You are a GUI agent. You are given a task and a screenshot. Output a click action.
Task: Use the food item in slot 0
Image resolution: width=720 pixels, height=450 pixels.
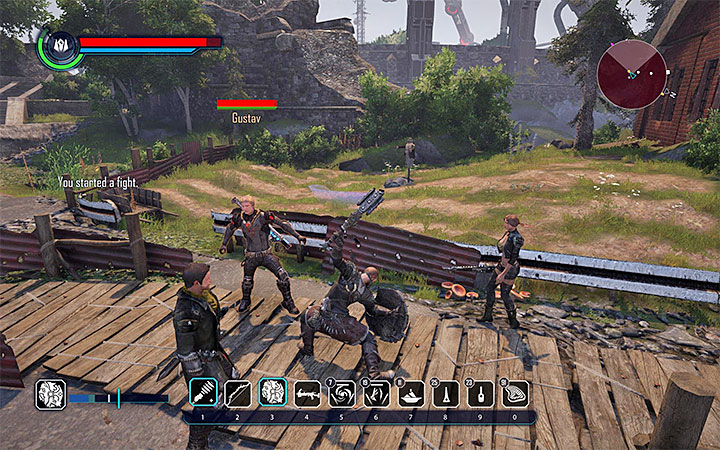click(515, 392)
